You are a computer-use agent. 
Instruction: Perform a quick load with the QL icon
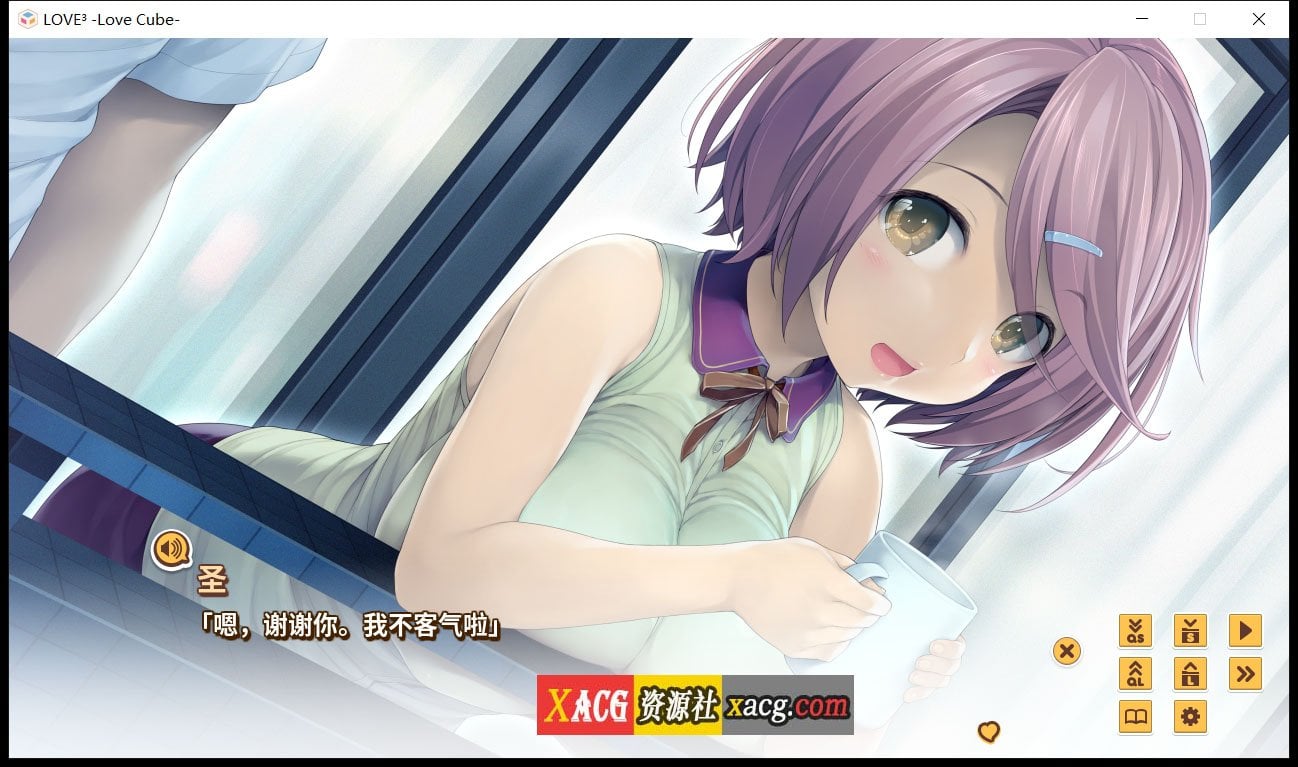(1135, 674)
